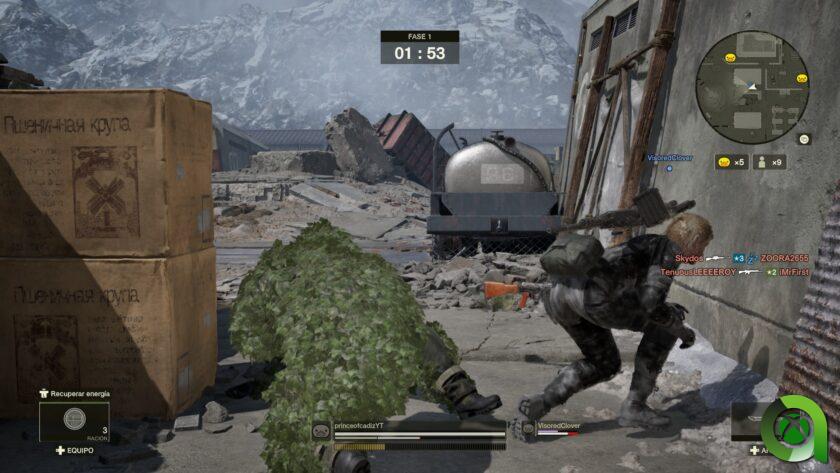This screenshot has width=840, height=473.
Task: Click the small round icon below the minimap
Action: tap(803, 140)
